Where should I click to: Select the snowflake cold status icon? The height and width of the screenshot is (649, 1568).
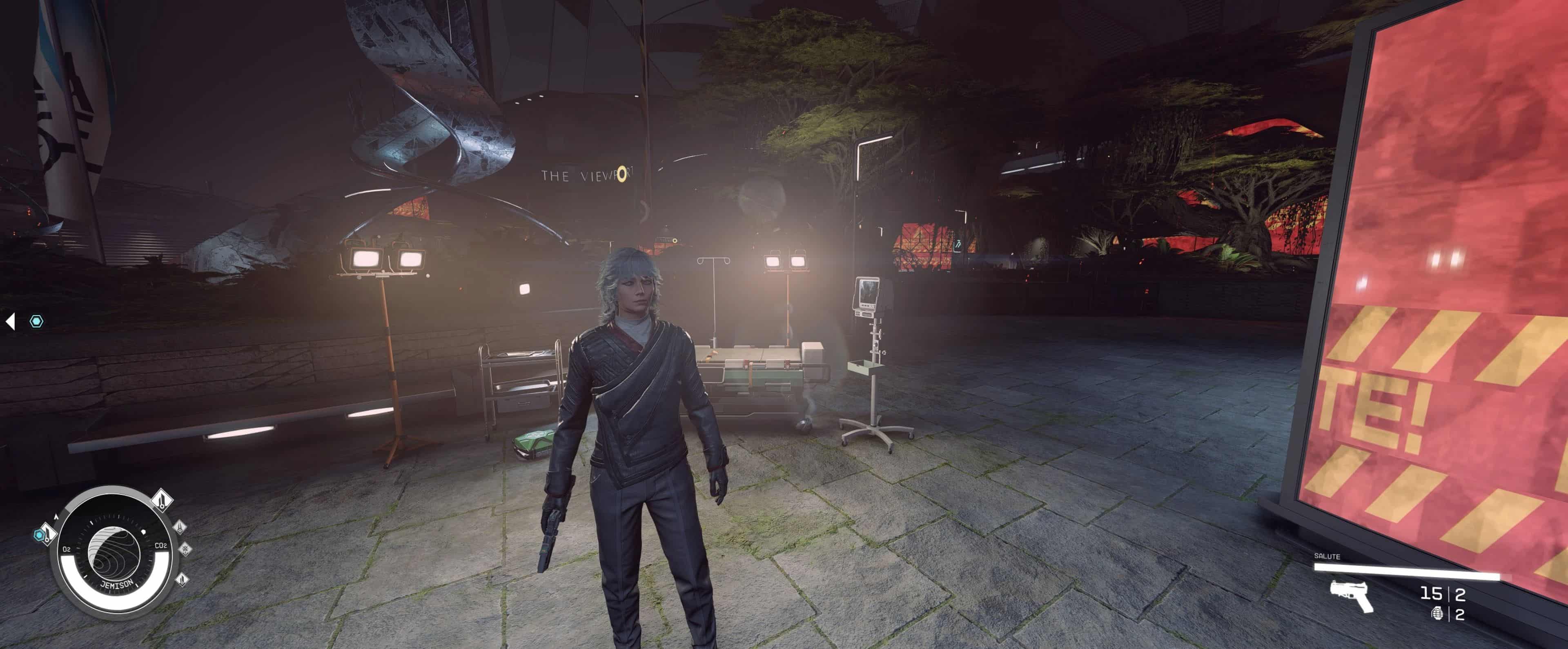click(x=185, y=549)
